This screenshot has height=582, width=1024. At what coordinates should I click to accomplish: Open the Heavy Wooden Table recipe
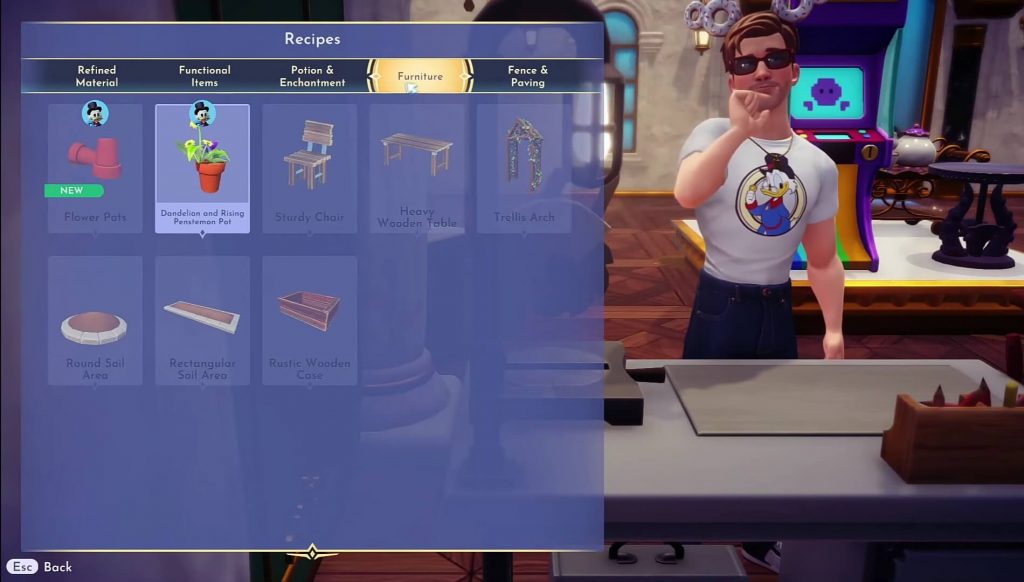tap(416, 168)
